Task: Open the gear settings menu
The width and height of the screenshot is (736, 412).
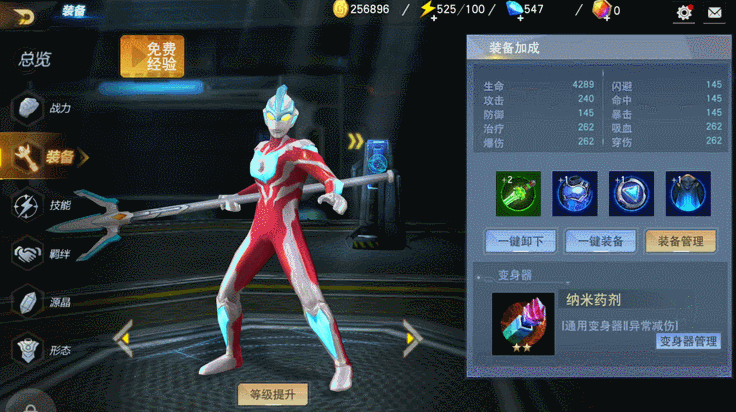Action: [684, 12]
